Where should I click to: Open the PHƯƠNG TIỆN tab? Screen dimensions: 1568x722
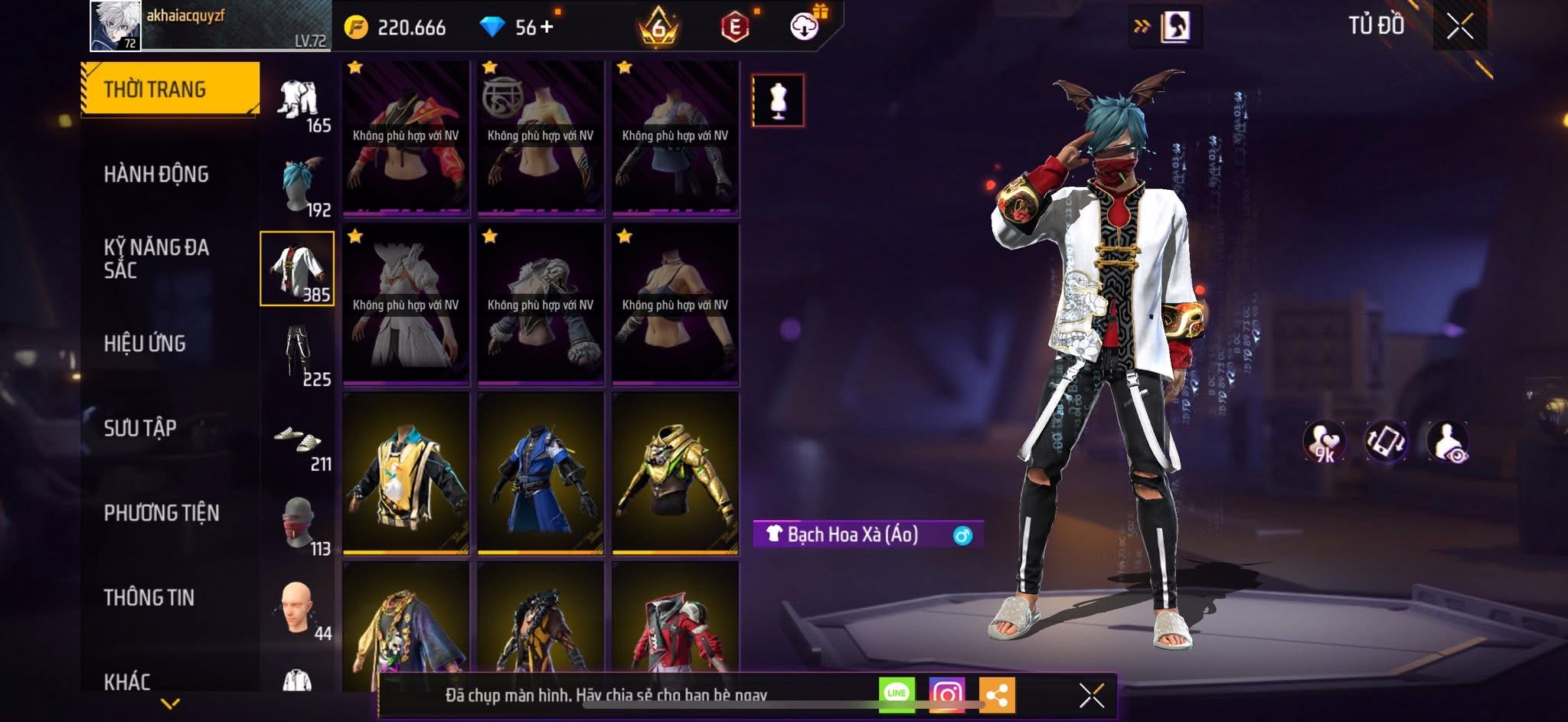coord(162,513)
